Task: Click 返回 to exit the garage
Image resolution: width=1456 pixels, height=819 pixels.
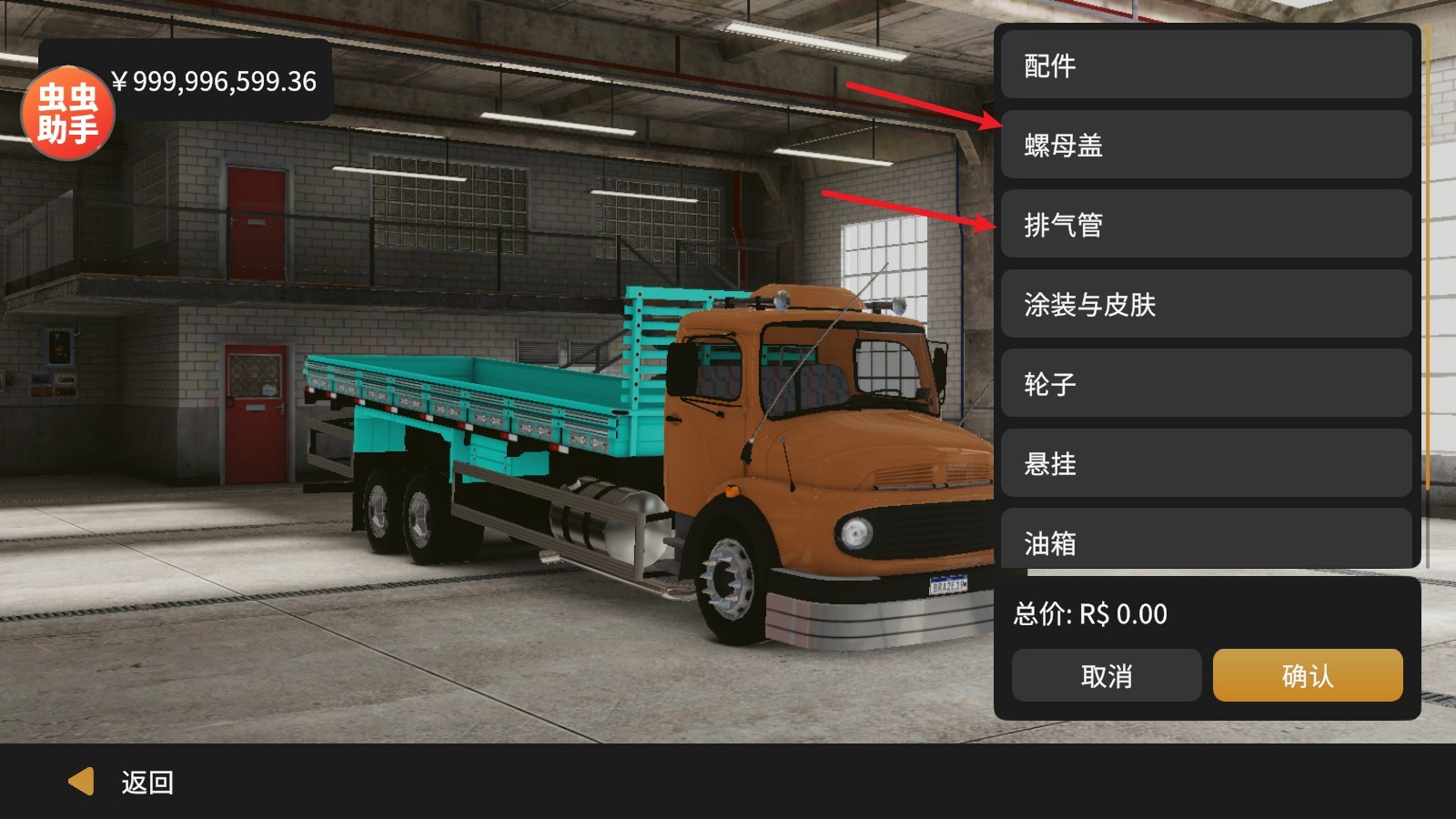Action: pos(146,781)
